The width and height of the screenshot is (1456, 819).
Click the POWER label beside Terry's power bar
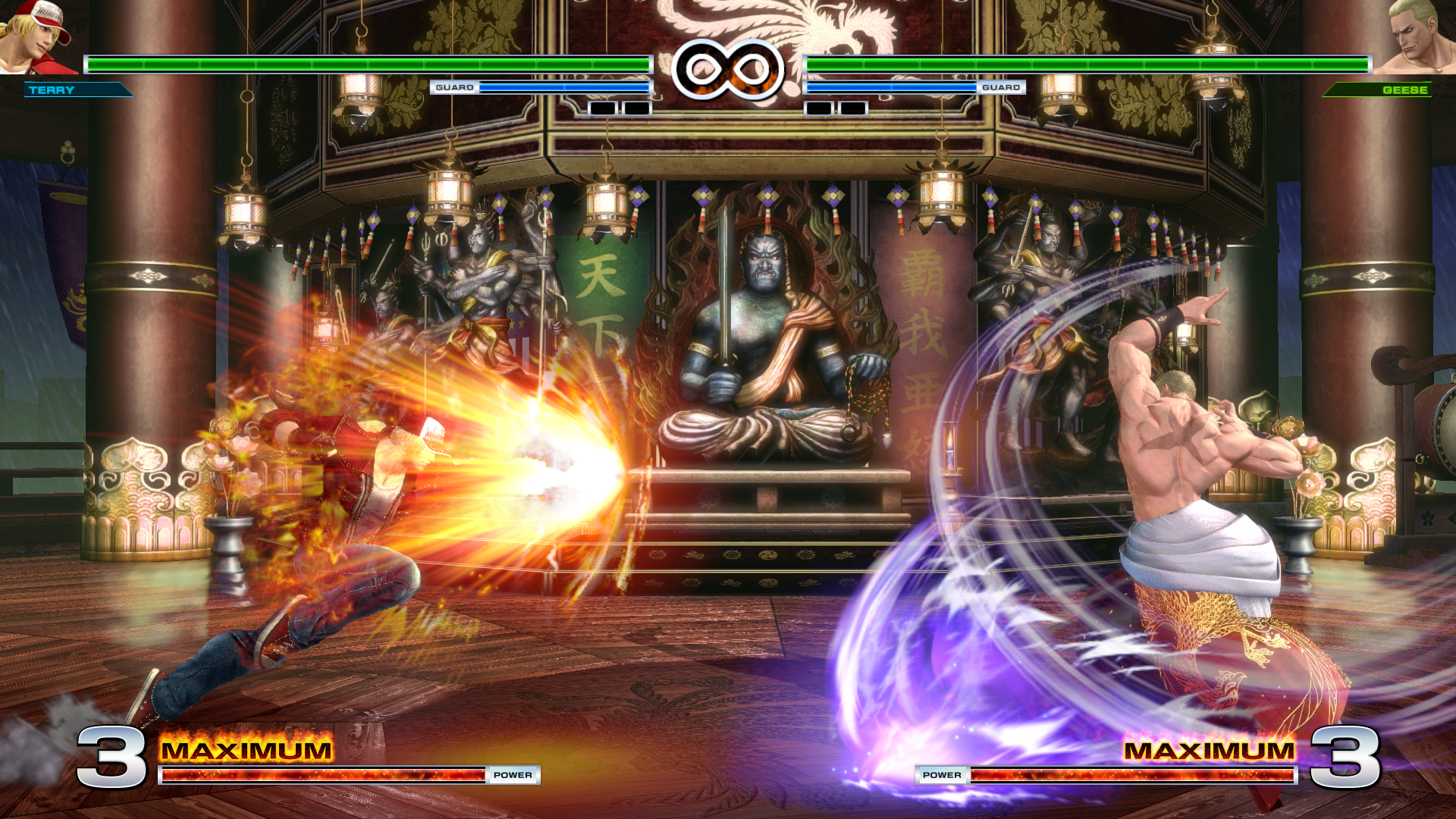coord(514,775)
